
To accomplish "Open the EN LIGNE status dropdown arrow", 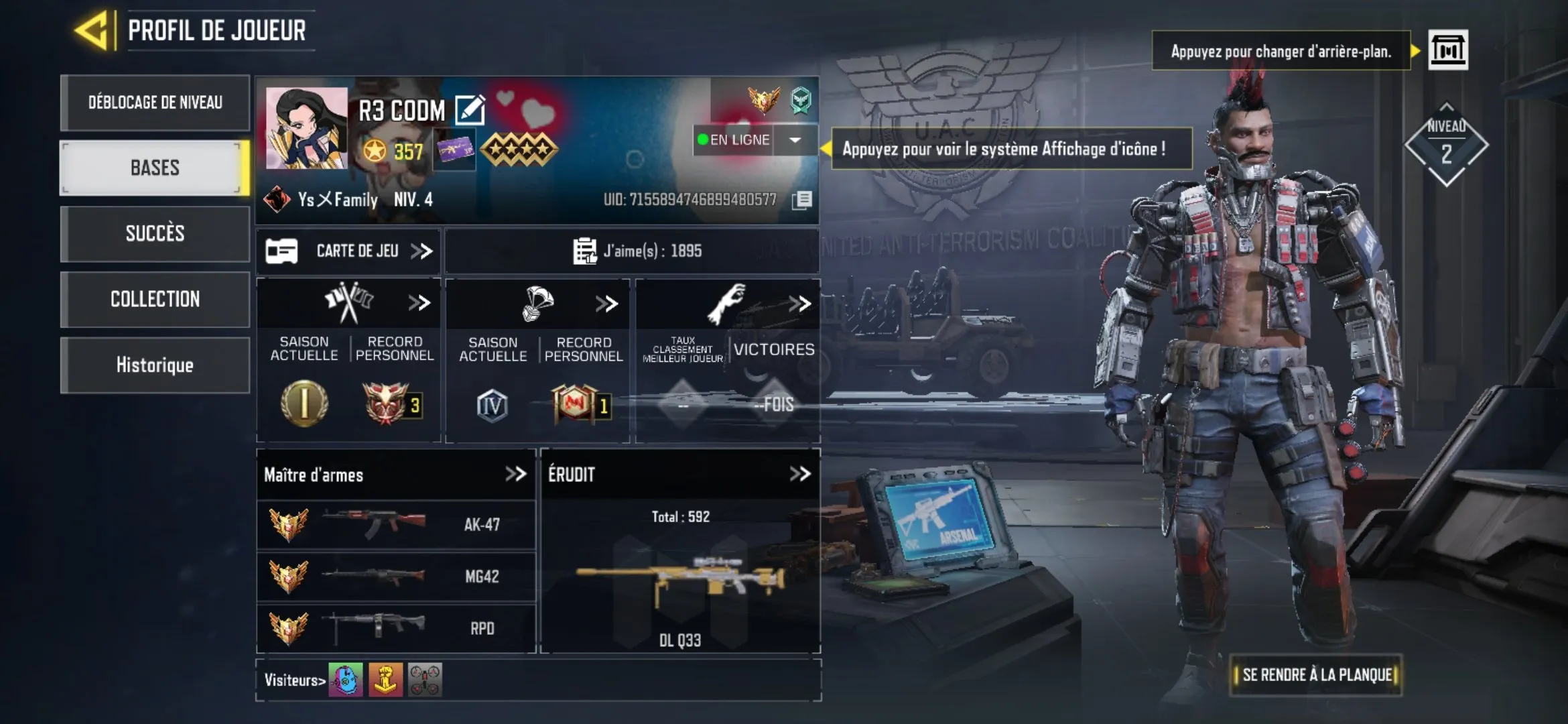I will 794,139.
